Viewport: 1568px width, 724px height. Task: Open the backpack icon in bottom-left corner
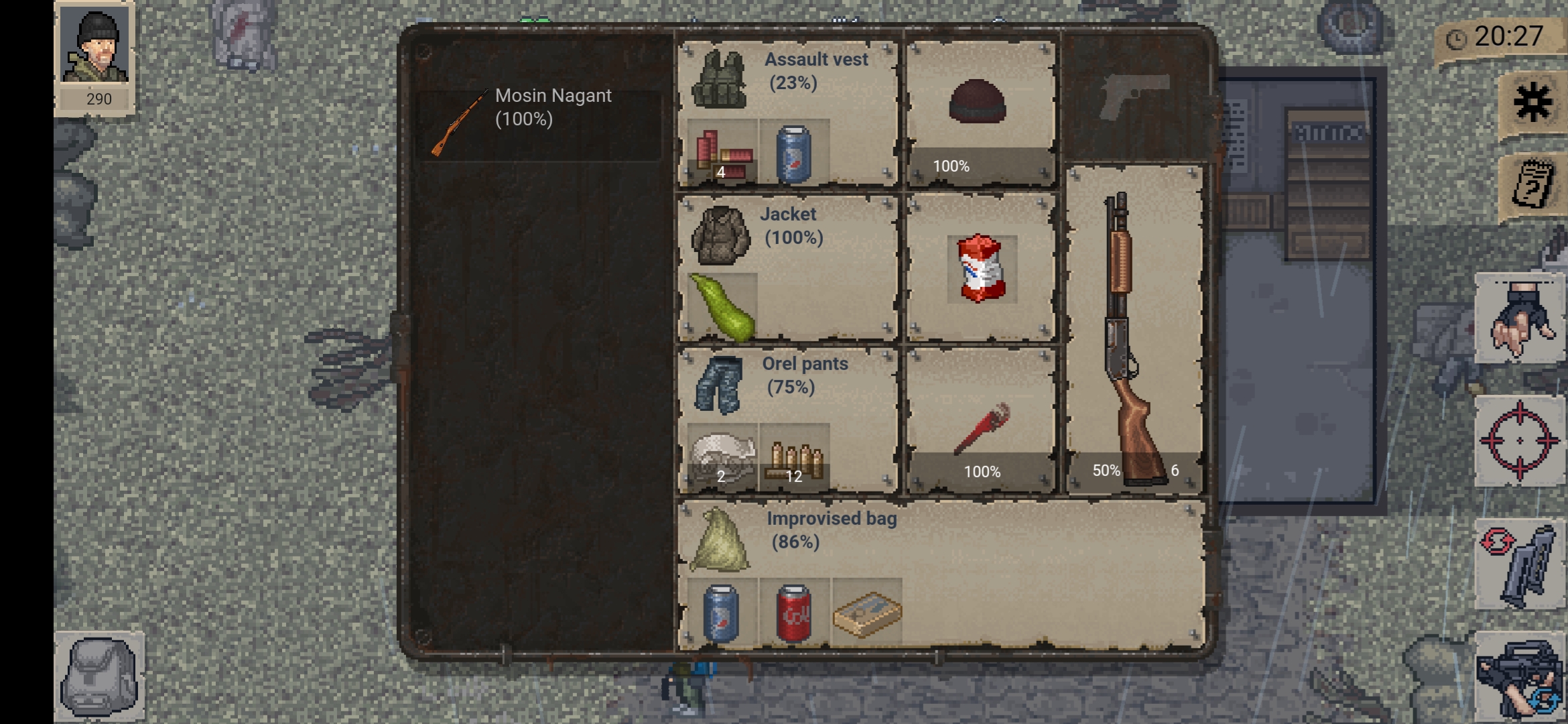[101, 677]
